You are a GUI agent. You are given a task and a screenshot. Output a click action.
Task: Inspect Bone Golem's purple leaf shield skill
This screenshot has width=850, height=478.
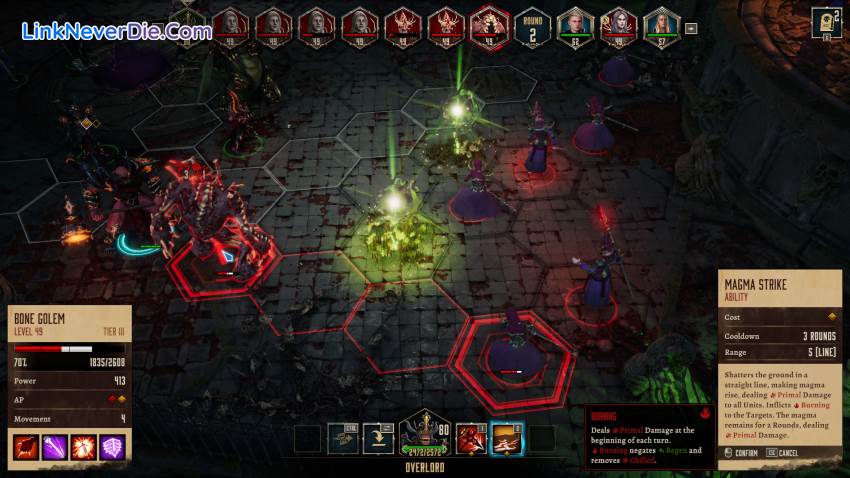click(x=112, y=447)
